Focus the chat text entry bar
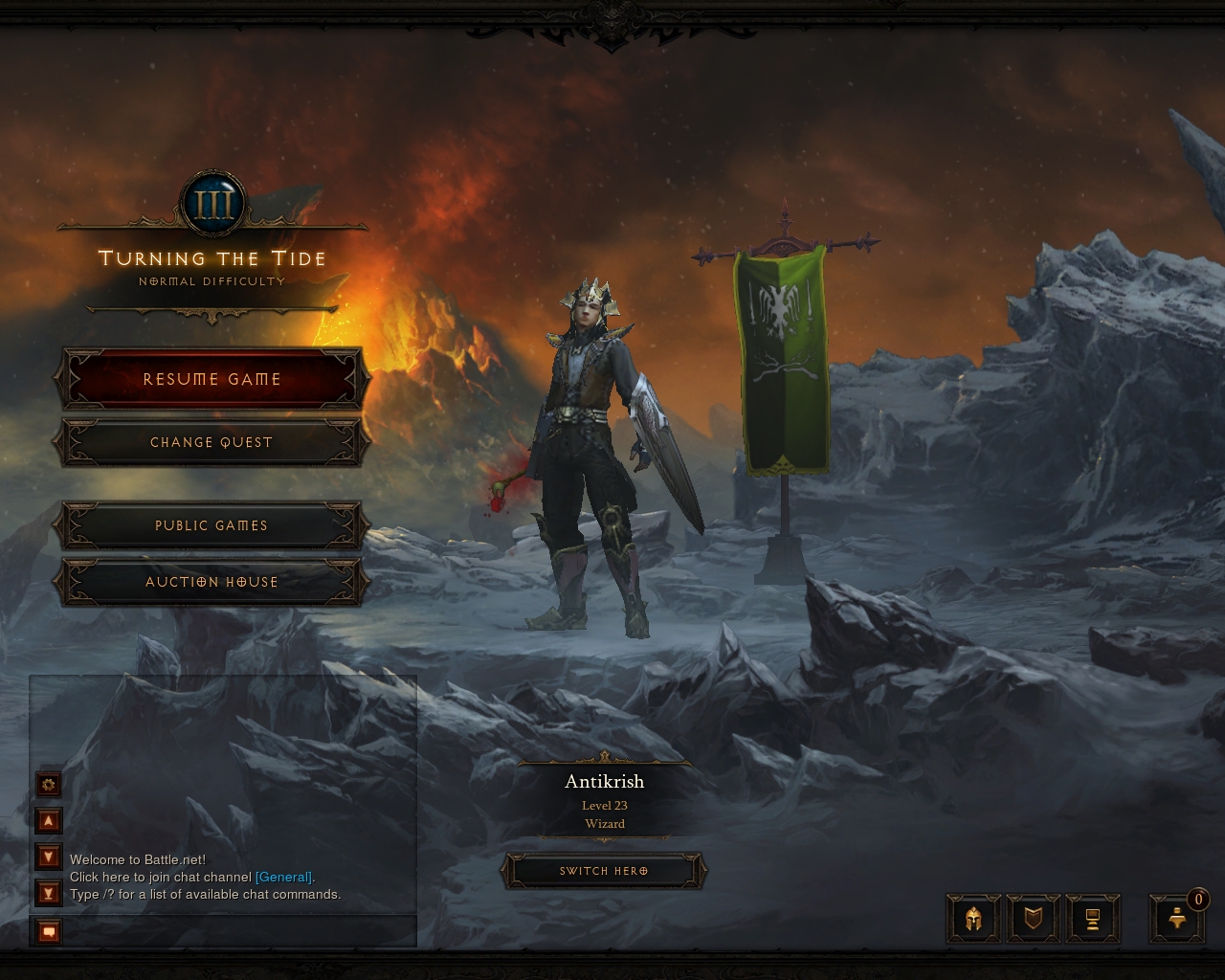The height and width of the screenshot is (980, 1225). (239, 931)
